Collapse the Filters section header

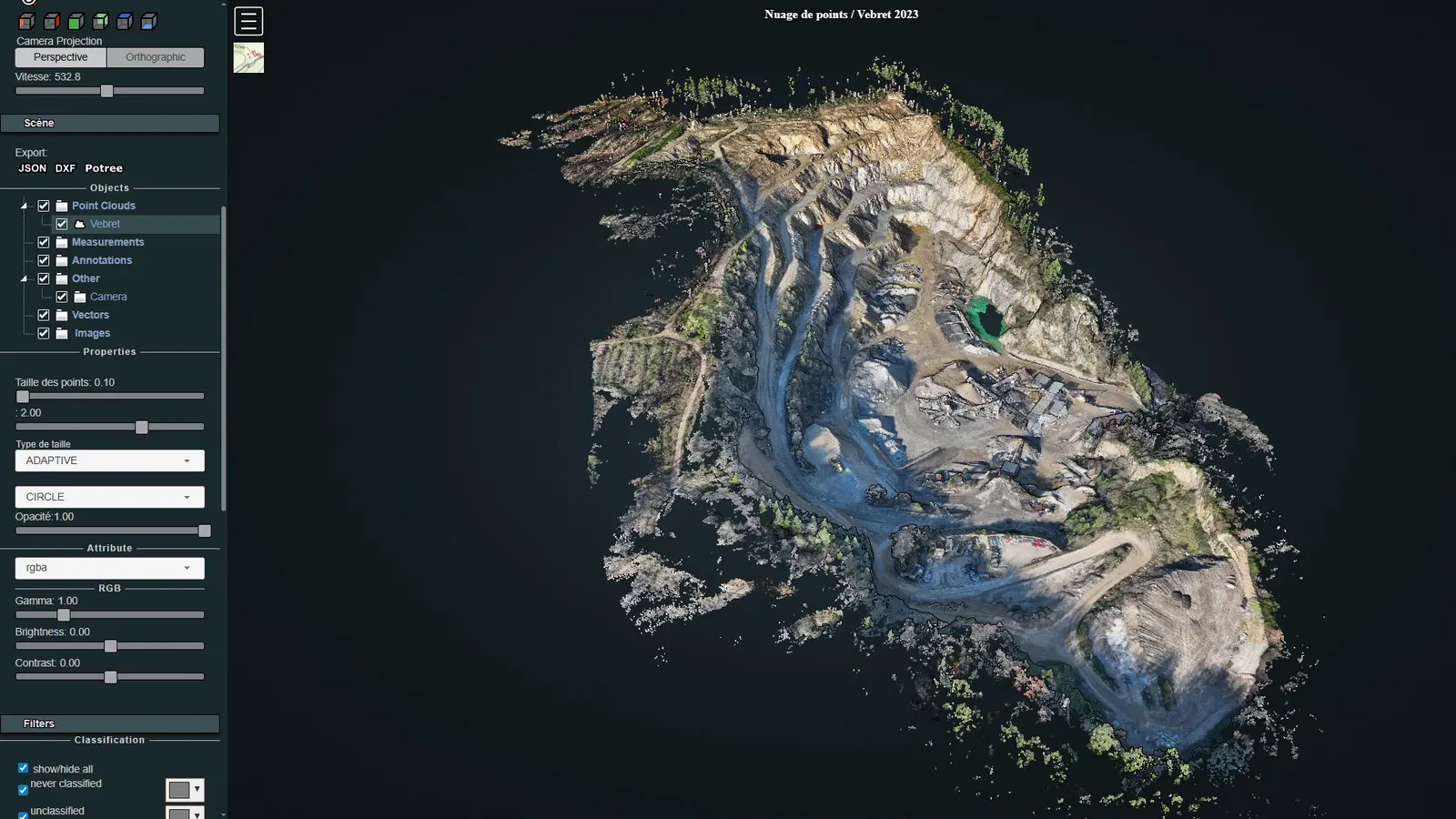(x=109, y=723)
